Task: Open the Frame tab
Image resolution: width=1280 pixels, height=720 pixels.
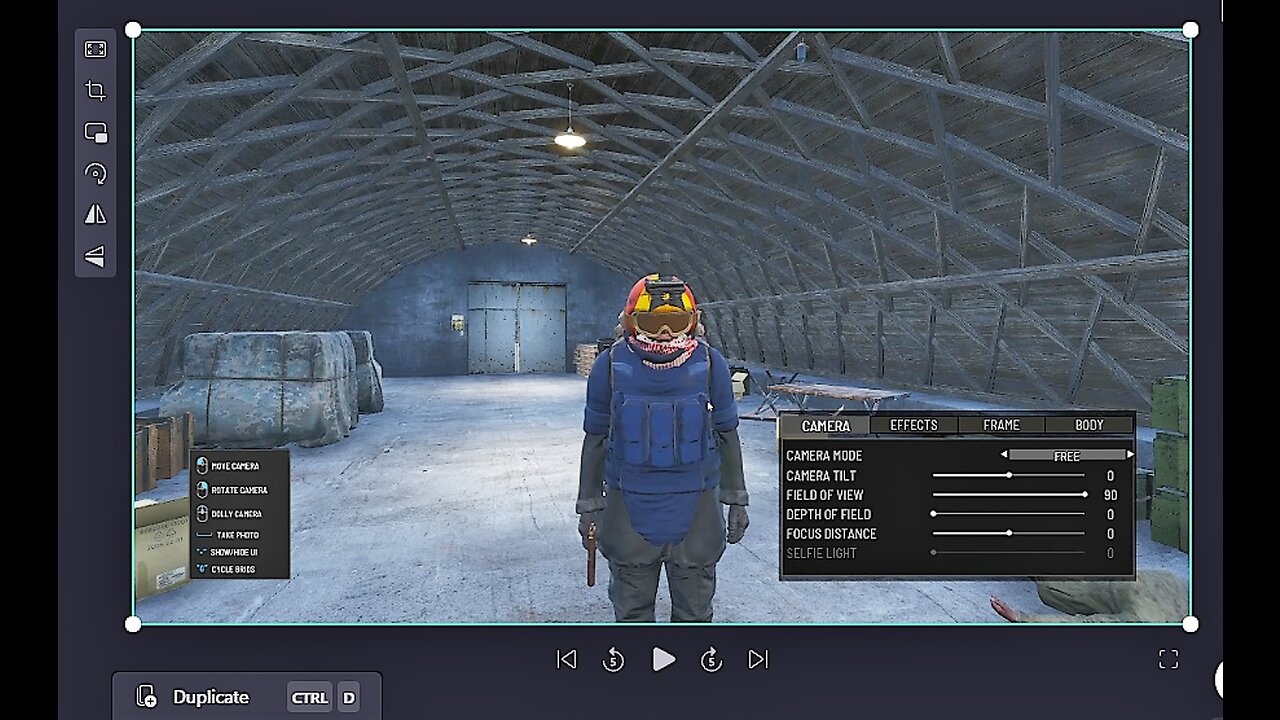Action: pos(1000,424)
